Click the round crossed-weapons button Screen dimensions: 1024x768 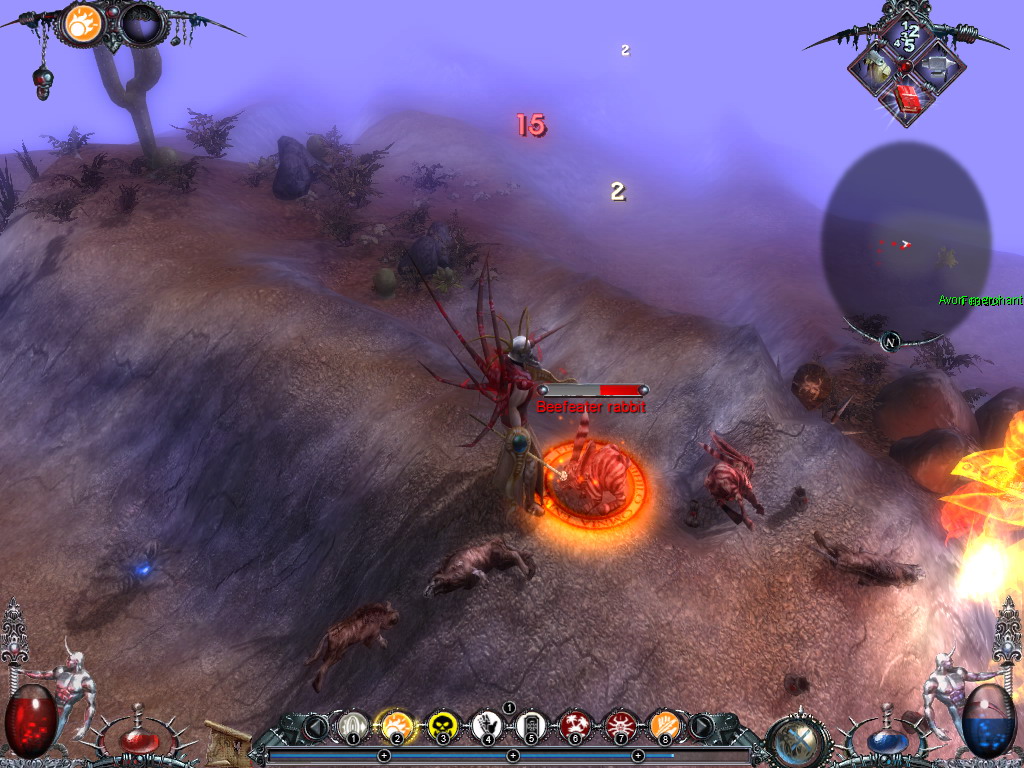(x=799, y=741)
